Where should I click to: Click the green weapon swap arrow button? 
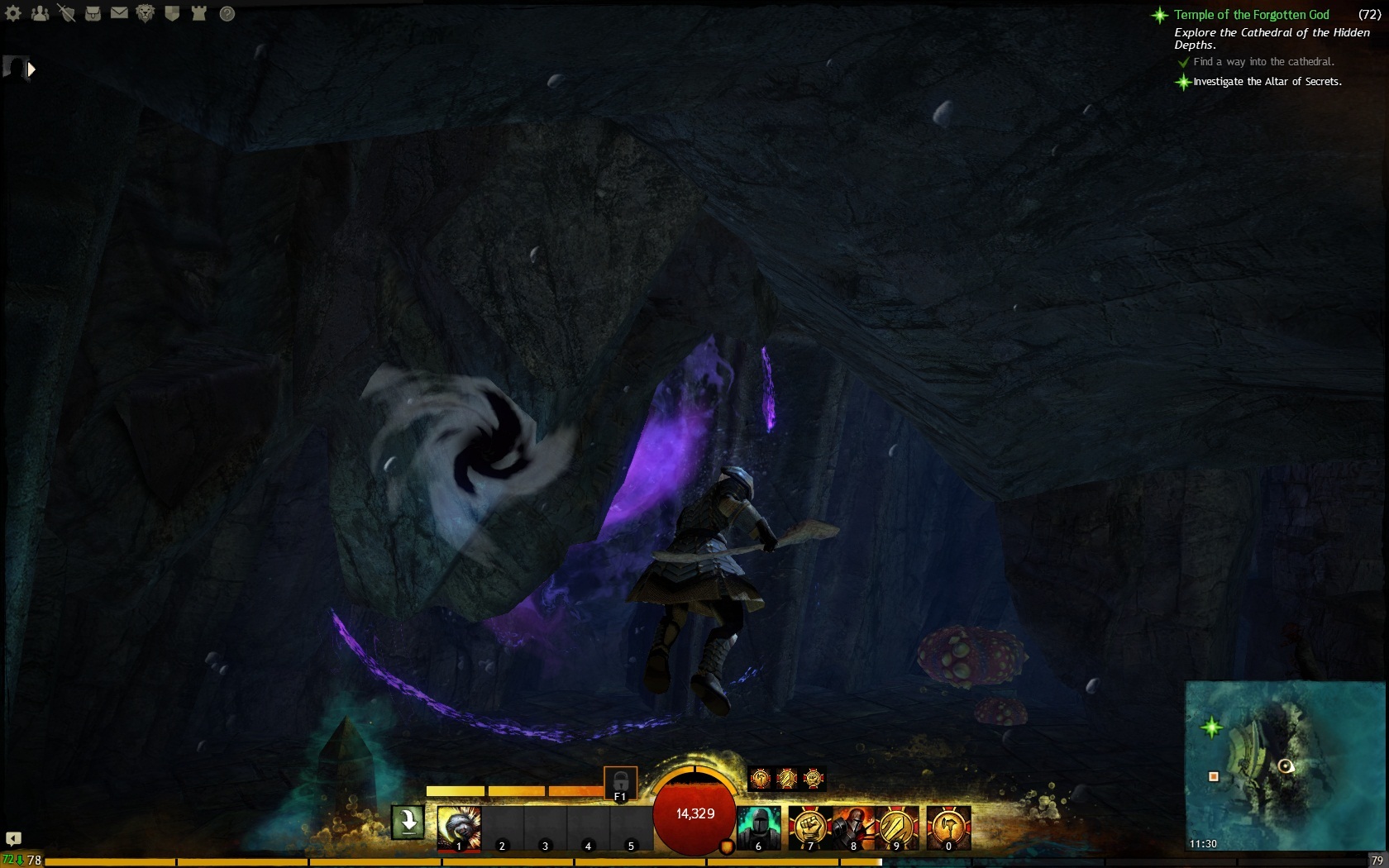tap(408, 823)
